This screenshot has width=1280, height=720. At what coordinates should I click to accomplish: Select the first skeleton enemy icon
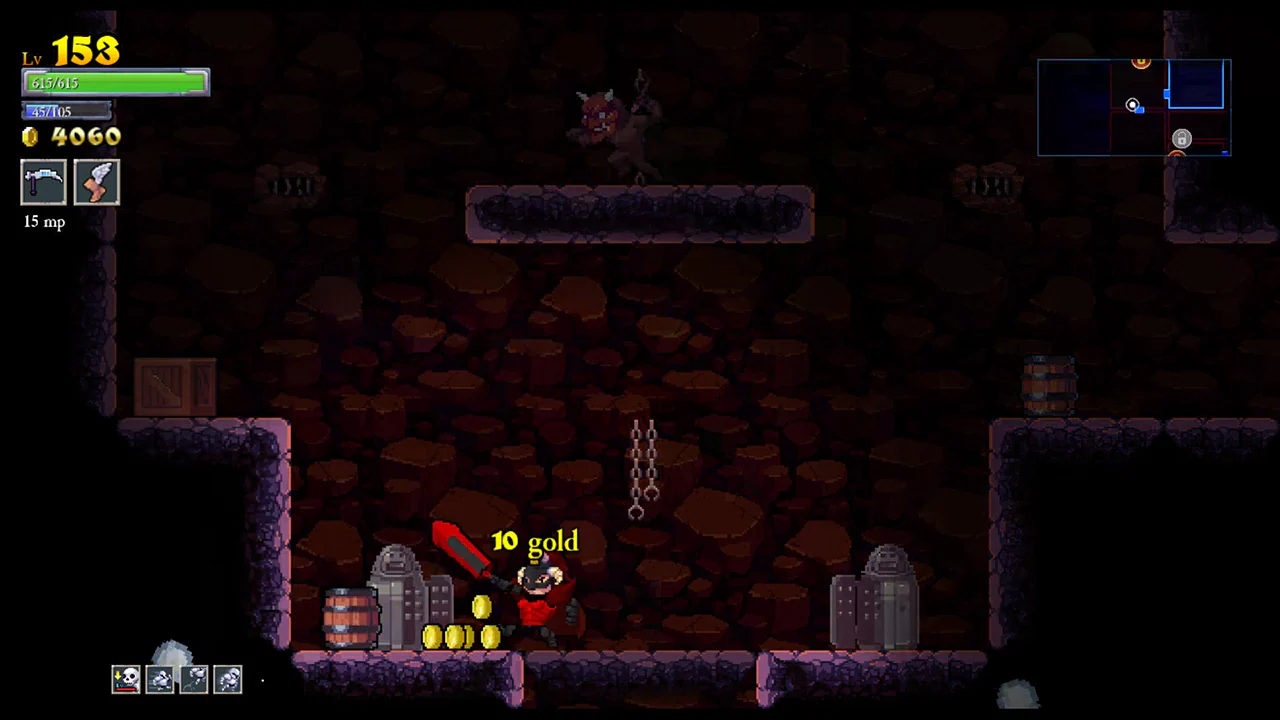160,678
